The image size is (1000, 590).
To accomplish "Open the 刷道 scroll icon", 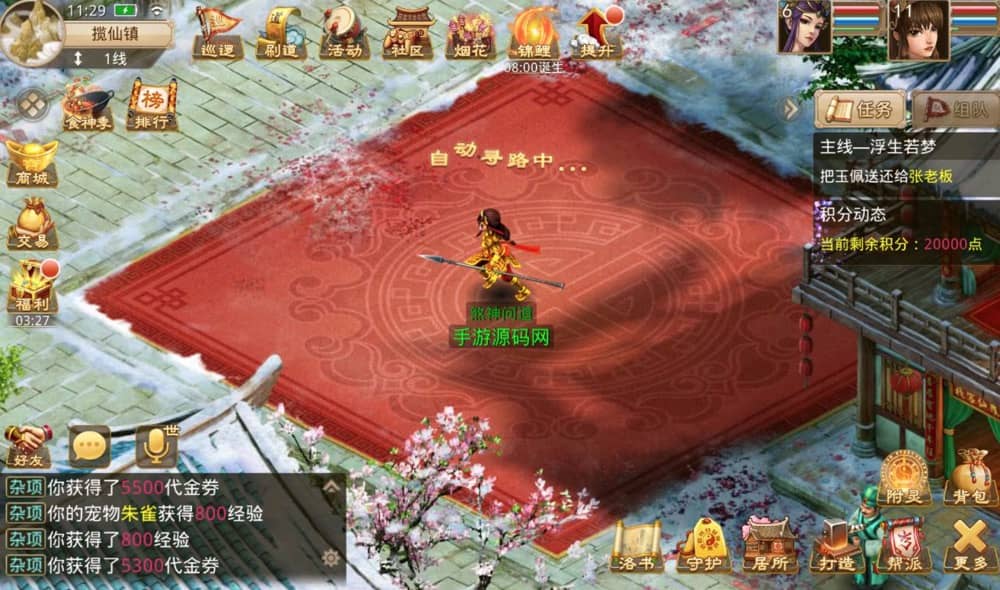I will click(280, 31).
